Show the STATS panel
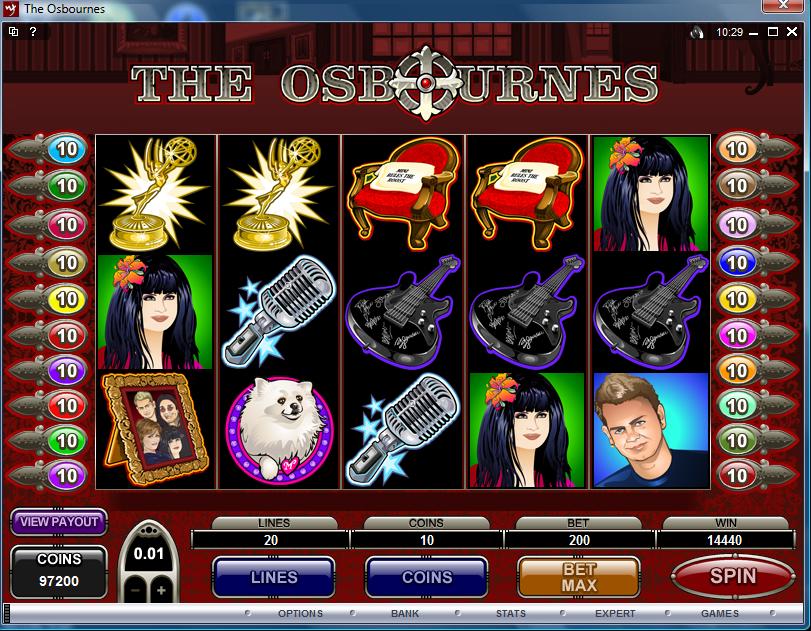Image resolution: width=811 pixels, height=631 pixels. pos(511,613)
